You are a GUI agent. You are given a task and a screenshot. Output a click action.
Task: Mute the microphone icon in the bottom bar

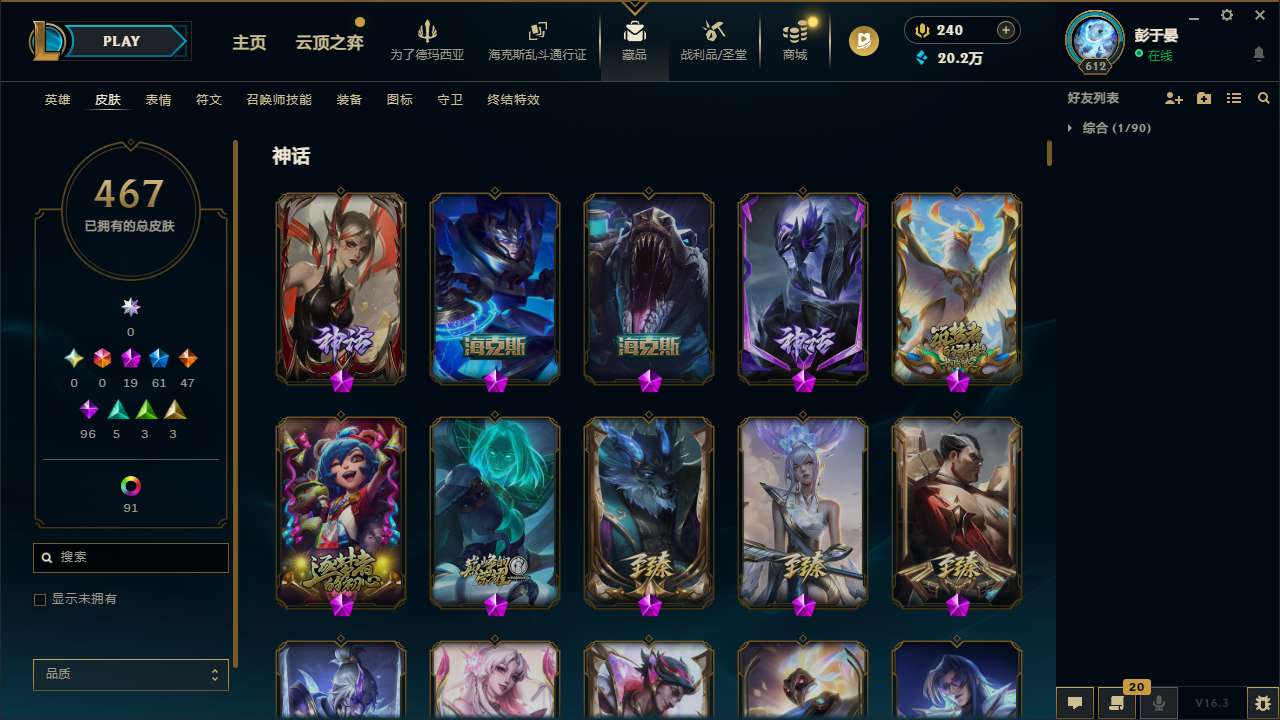coord(1159,703)
